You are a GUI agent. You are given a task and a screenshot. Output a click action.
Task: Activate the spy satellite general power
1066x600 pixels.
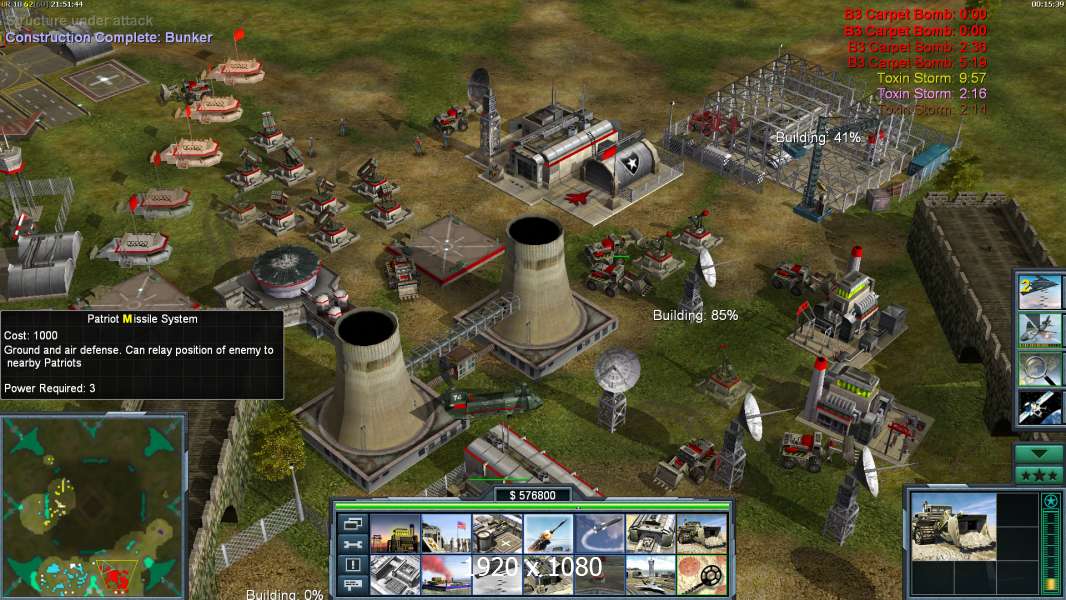click(1040, 406)
